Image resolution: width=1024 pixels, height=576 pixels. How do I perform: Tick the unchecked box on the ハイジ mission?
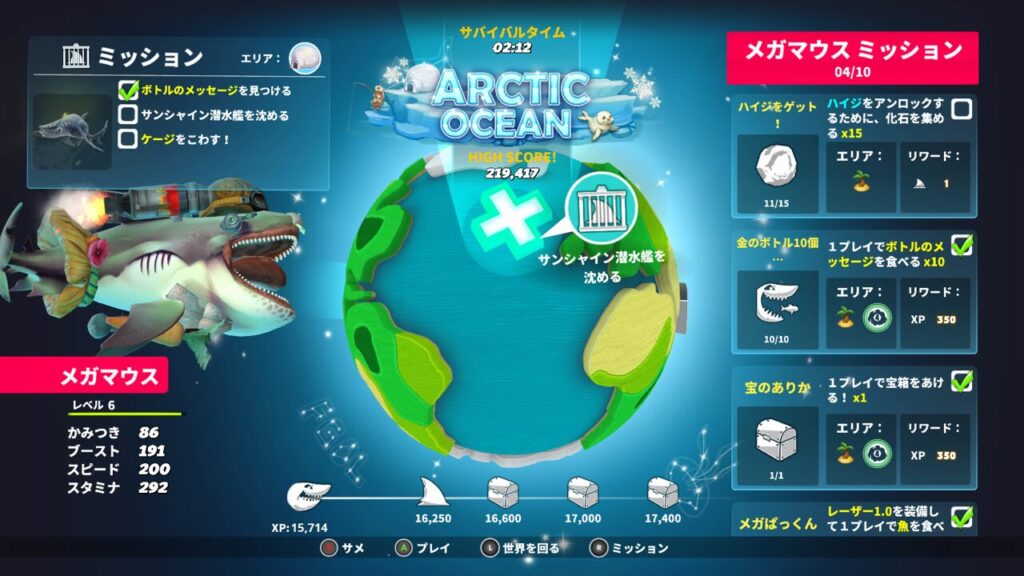(x=961, y=109)
